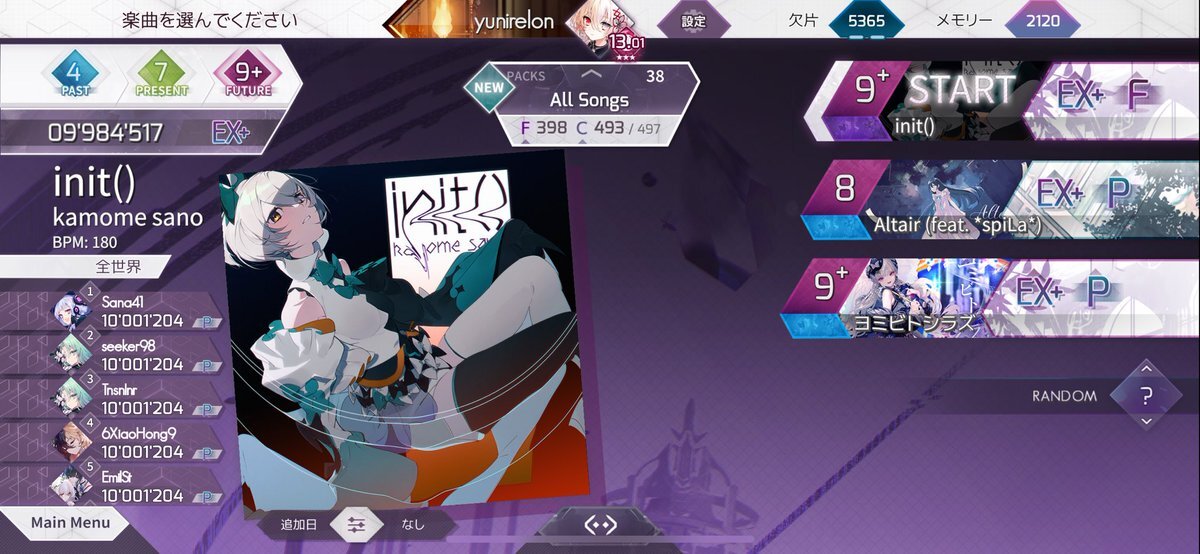The width and height of the screenshot is (1200, 554).
Task: Open the All Songs pack selector
Action: (589, 100)
